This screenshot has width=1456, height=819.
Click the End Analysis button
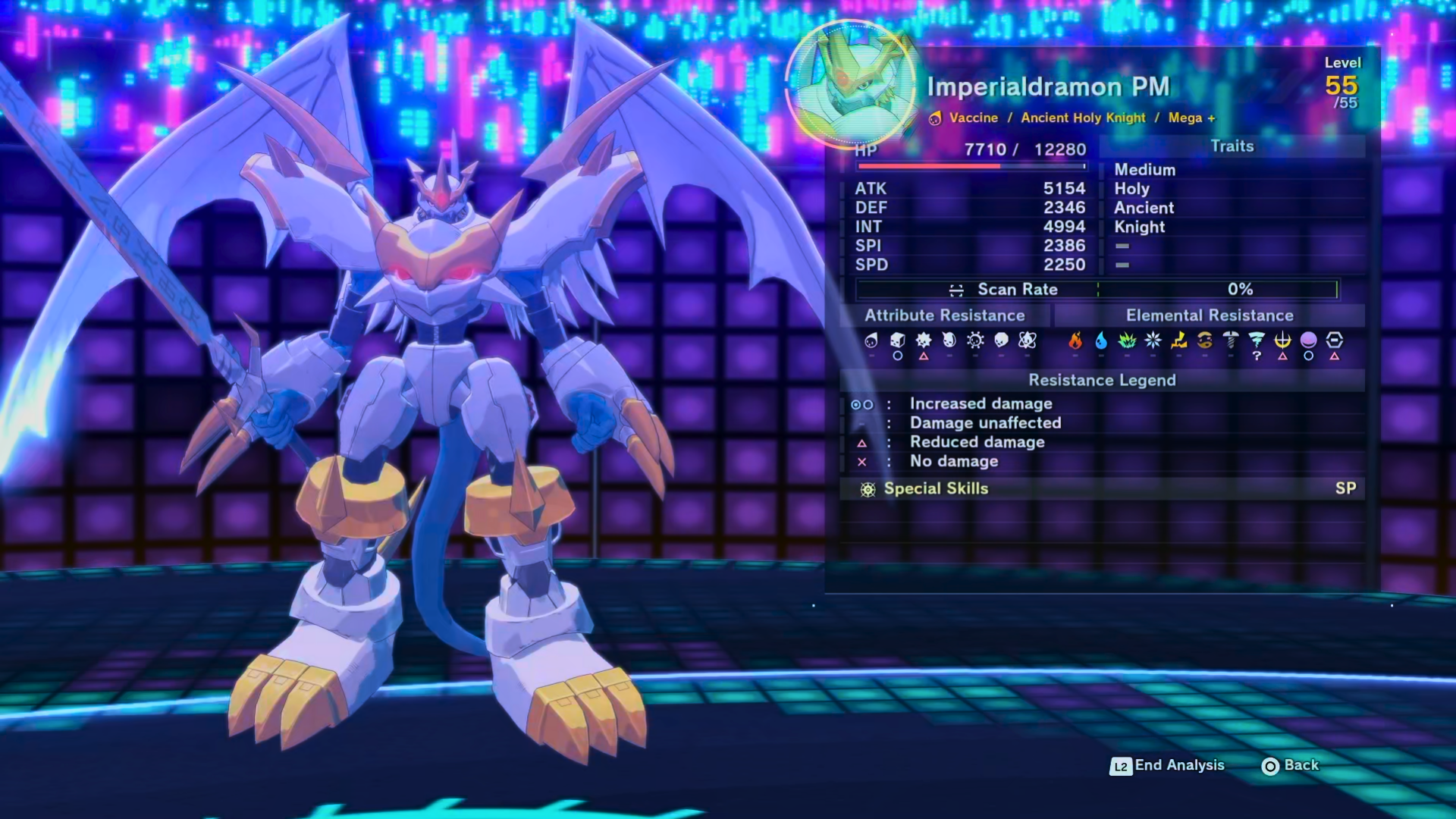click(1168, 766)
